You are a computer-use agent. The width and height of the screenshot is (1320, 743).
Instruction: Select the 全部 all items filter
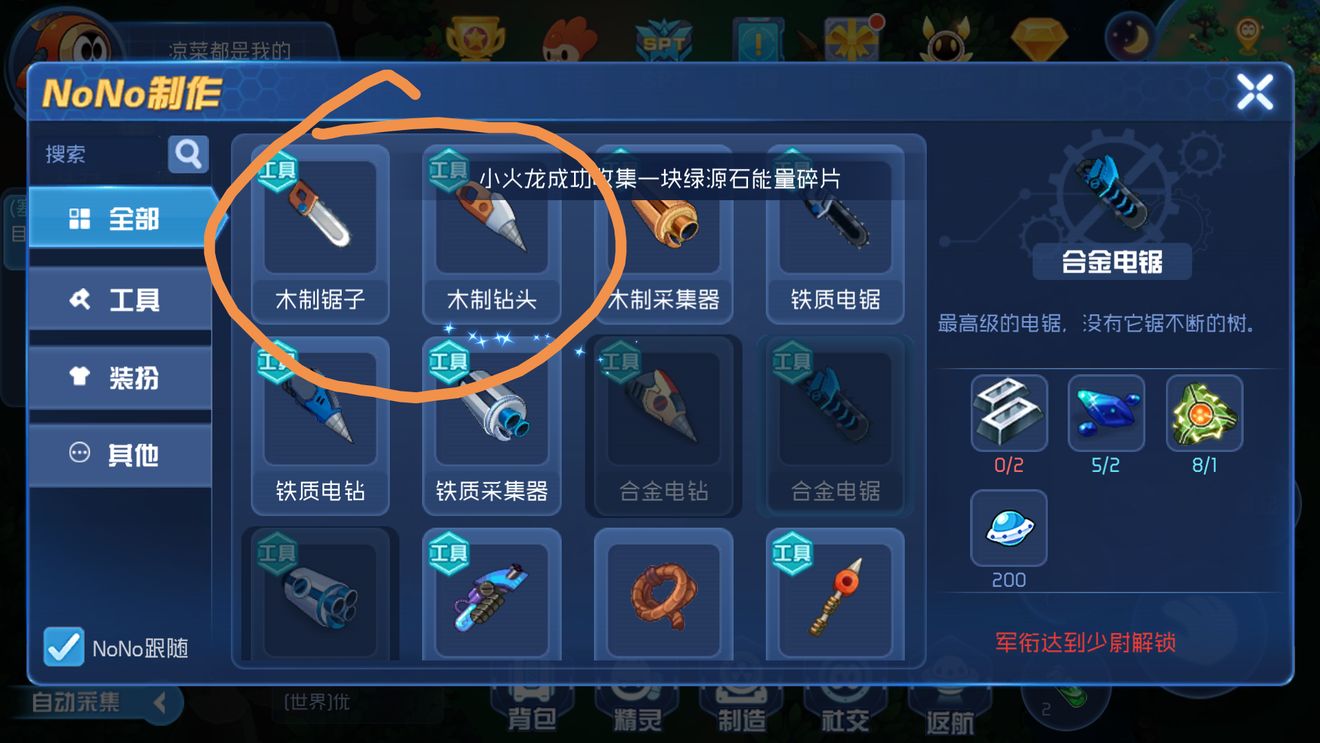(120, 221)
